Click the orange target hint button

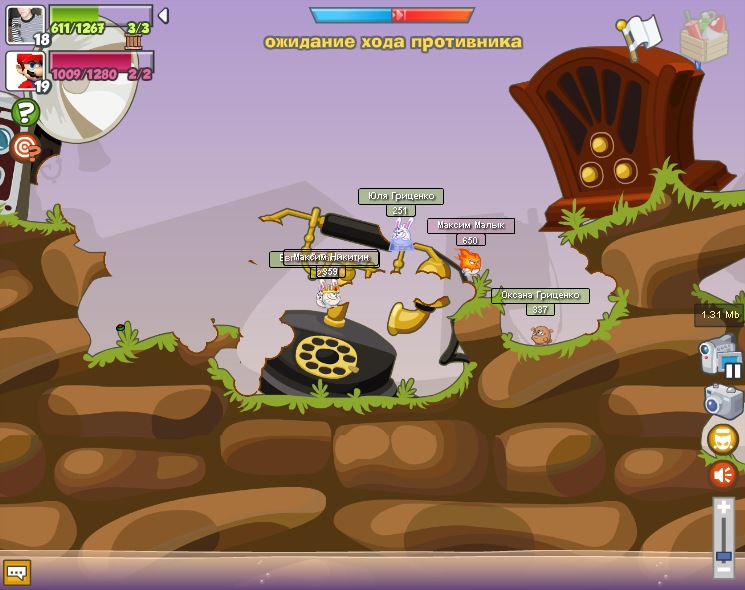coord(25,148)
